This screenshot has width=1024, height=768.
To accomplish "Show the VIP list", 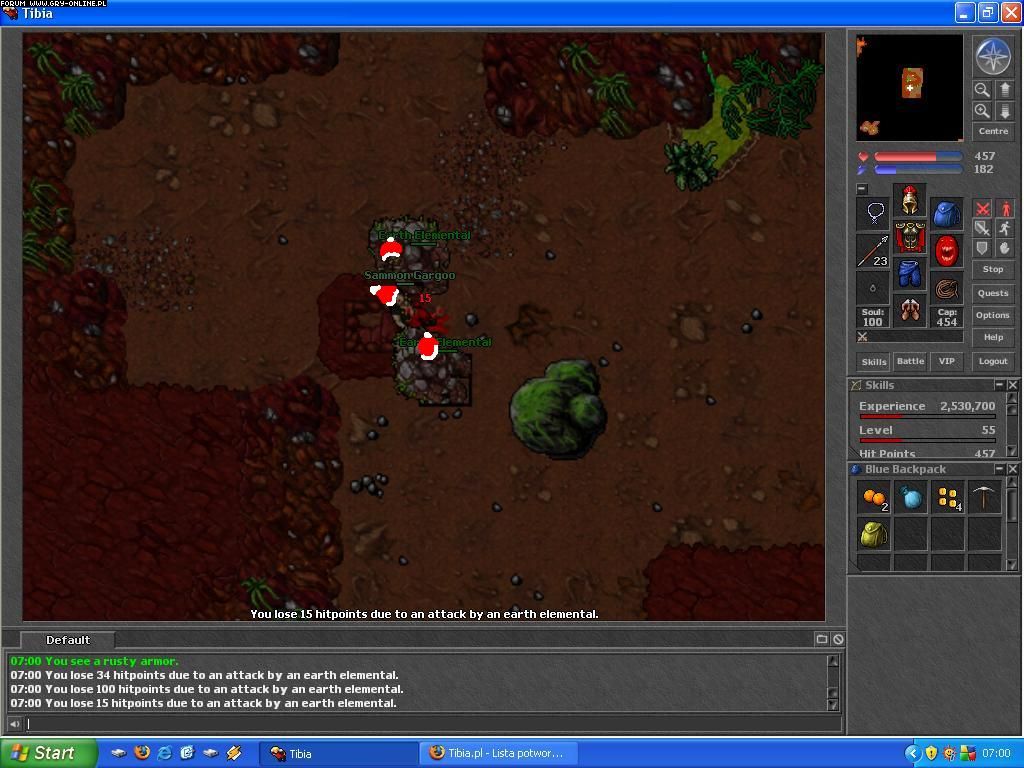I will 946,362.
